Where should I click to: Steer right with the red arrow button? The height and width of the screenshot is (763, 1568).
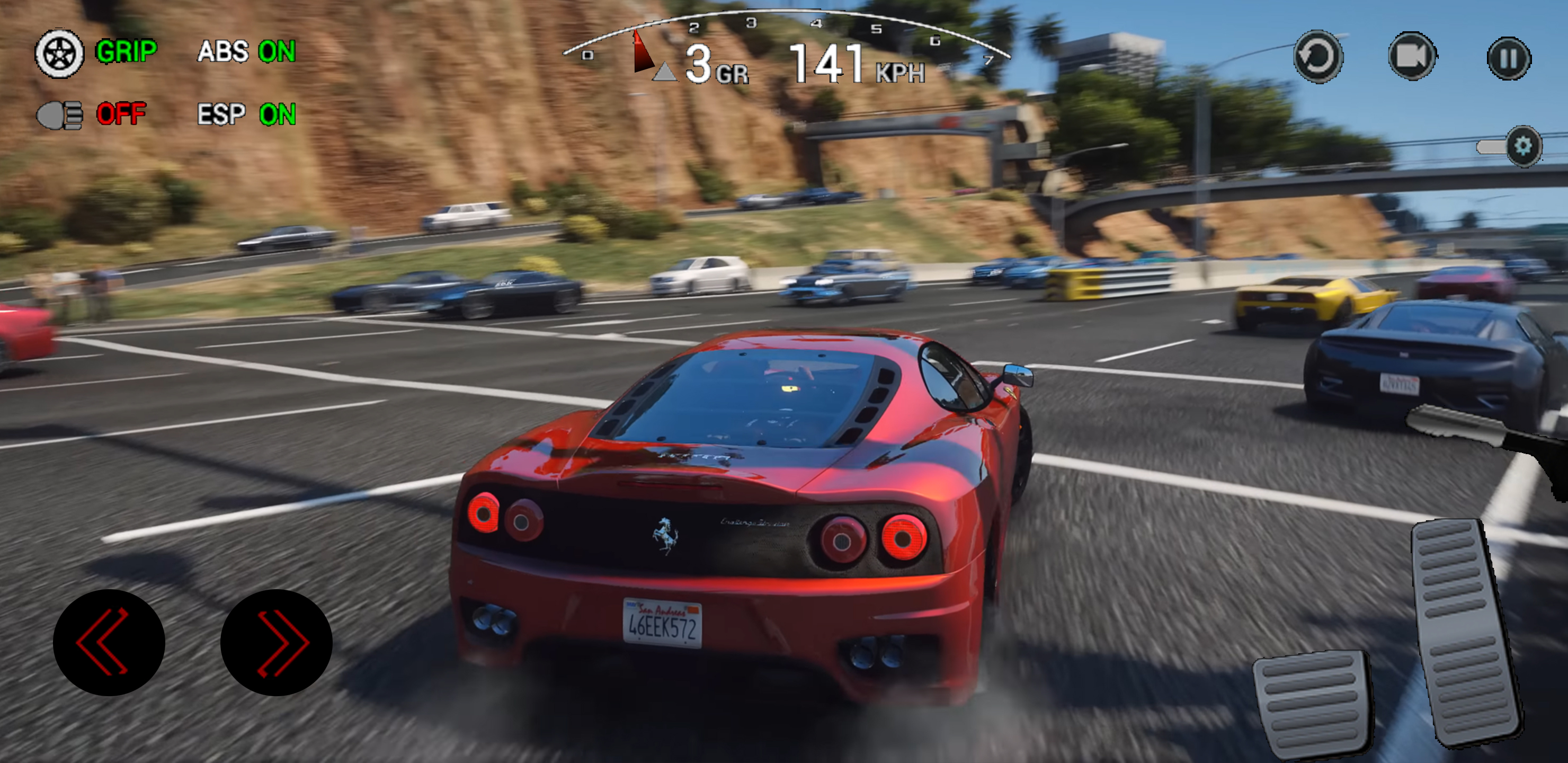pyautogui.click(x=277, y=642)
